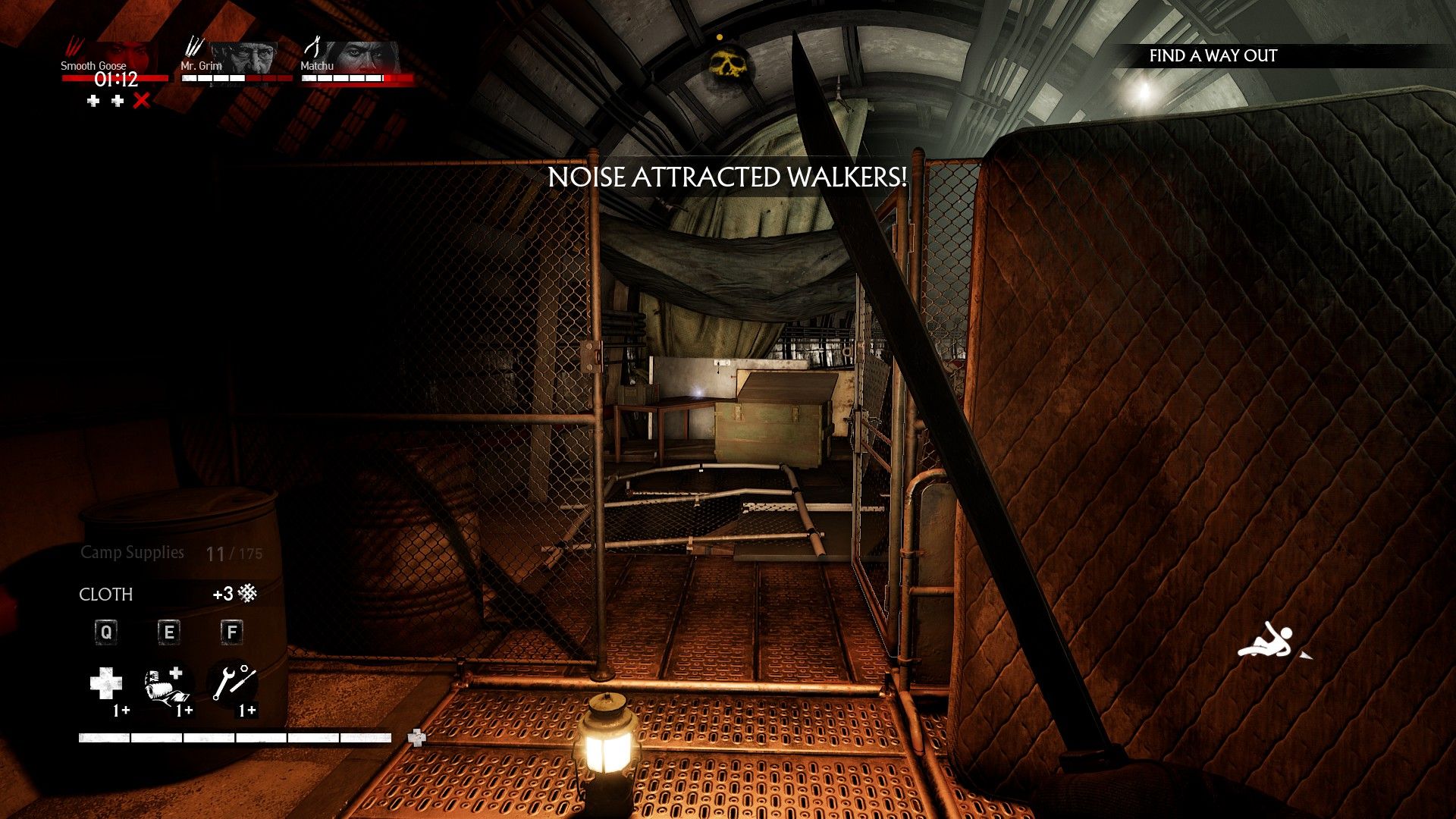Use the medkit cross item icon

(x=106, y=685)
